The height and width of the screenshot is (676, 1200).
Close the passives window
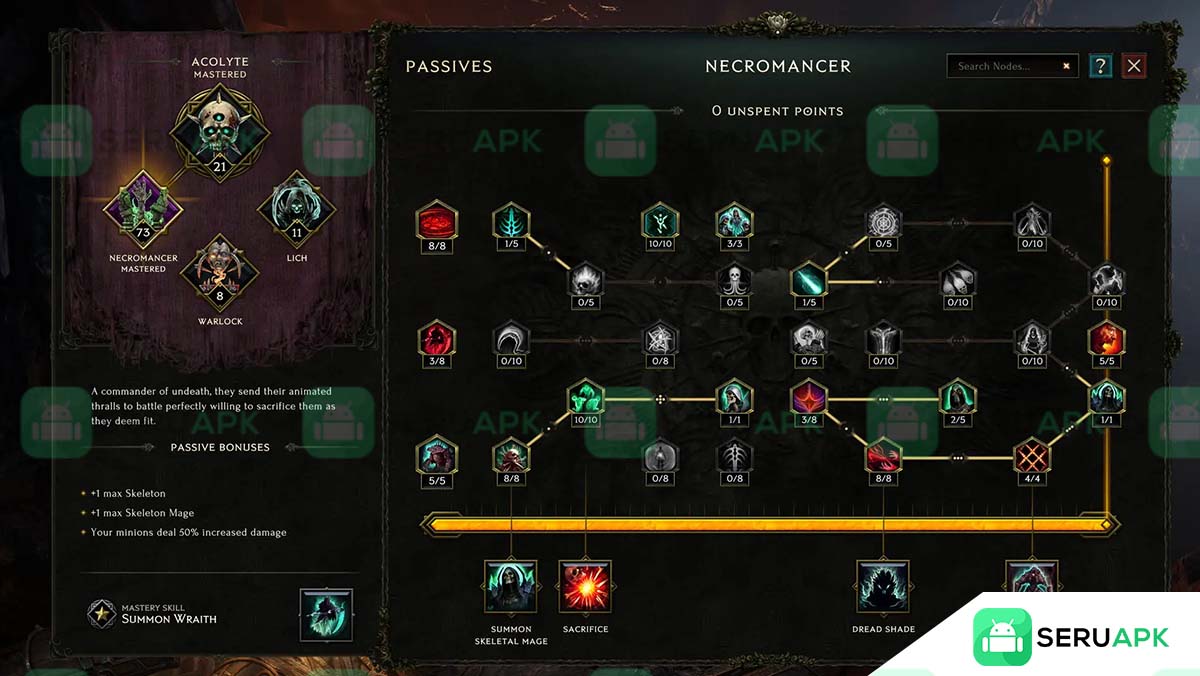pos(1133,66)
